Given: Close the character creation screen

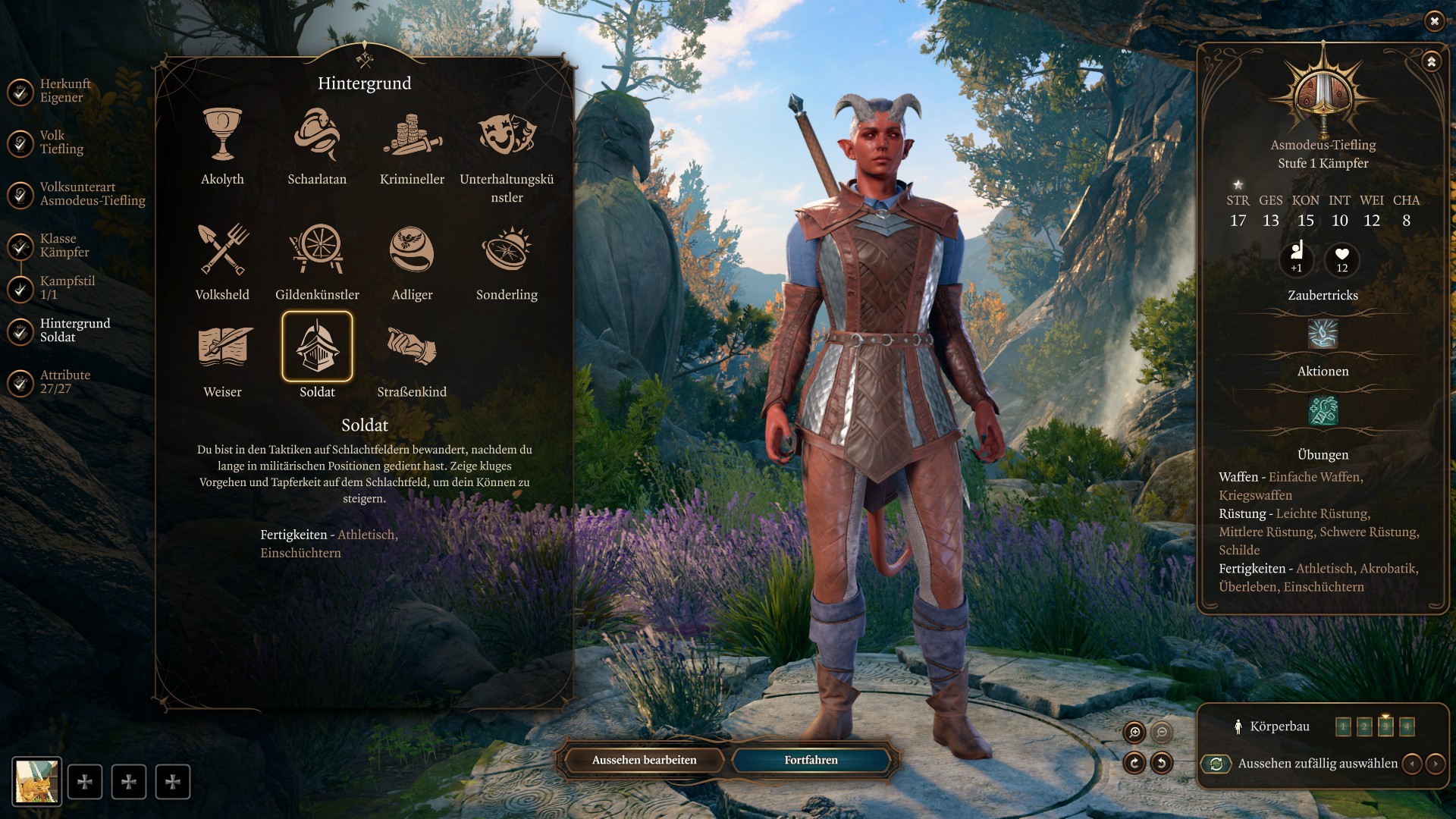Looking at the screenshot, I should click(1434, 21).
